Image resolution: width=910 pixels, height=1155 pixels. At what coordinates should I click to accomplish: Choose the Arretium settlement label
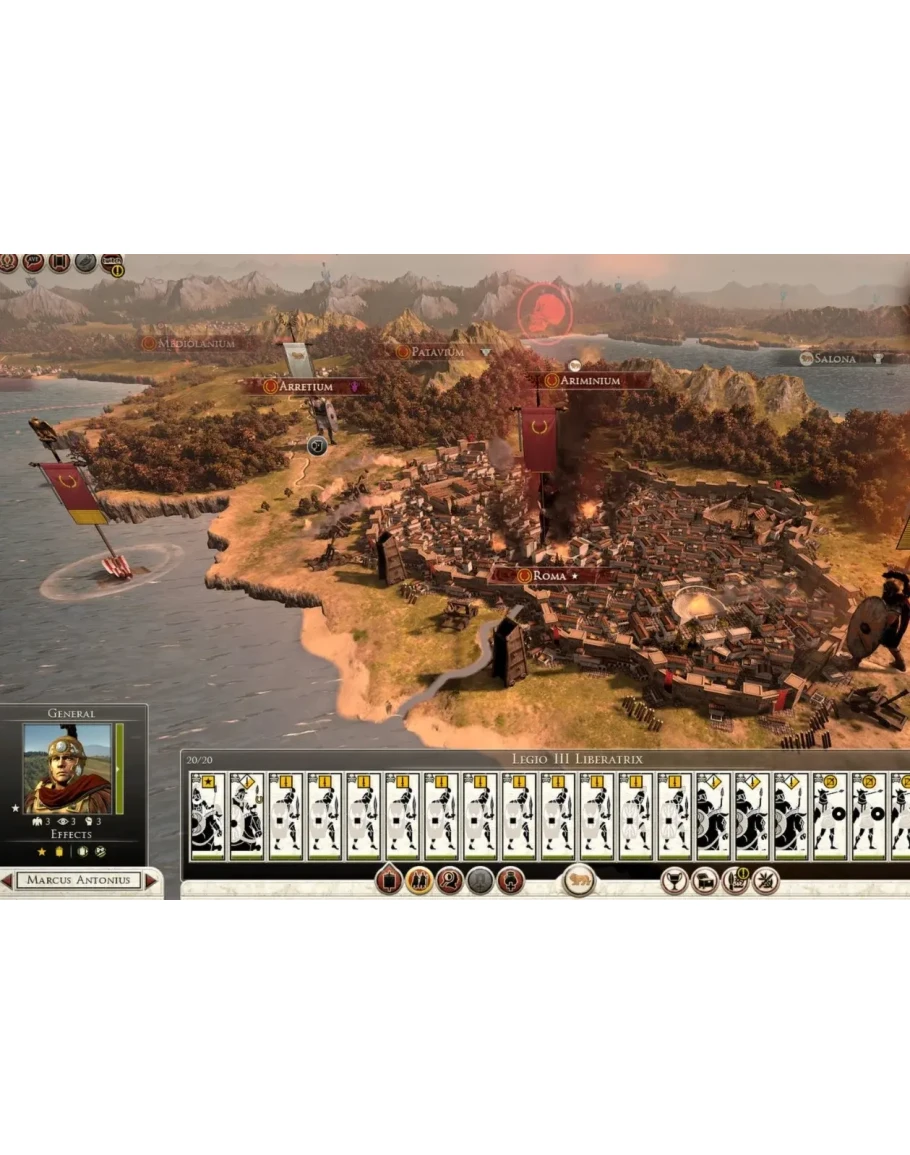click(305, 387)
